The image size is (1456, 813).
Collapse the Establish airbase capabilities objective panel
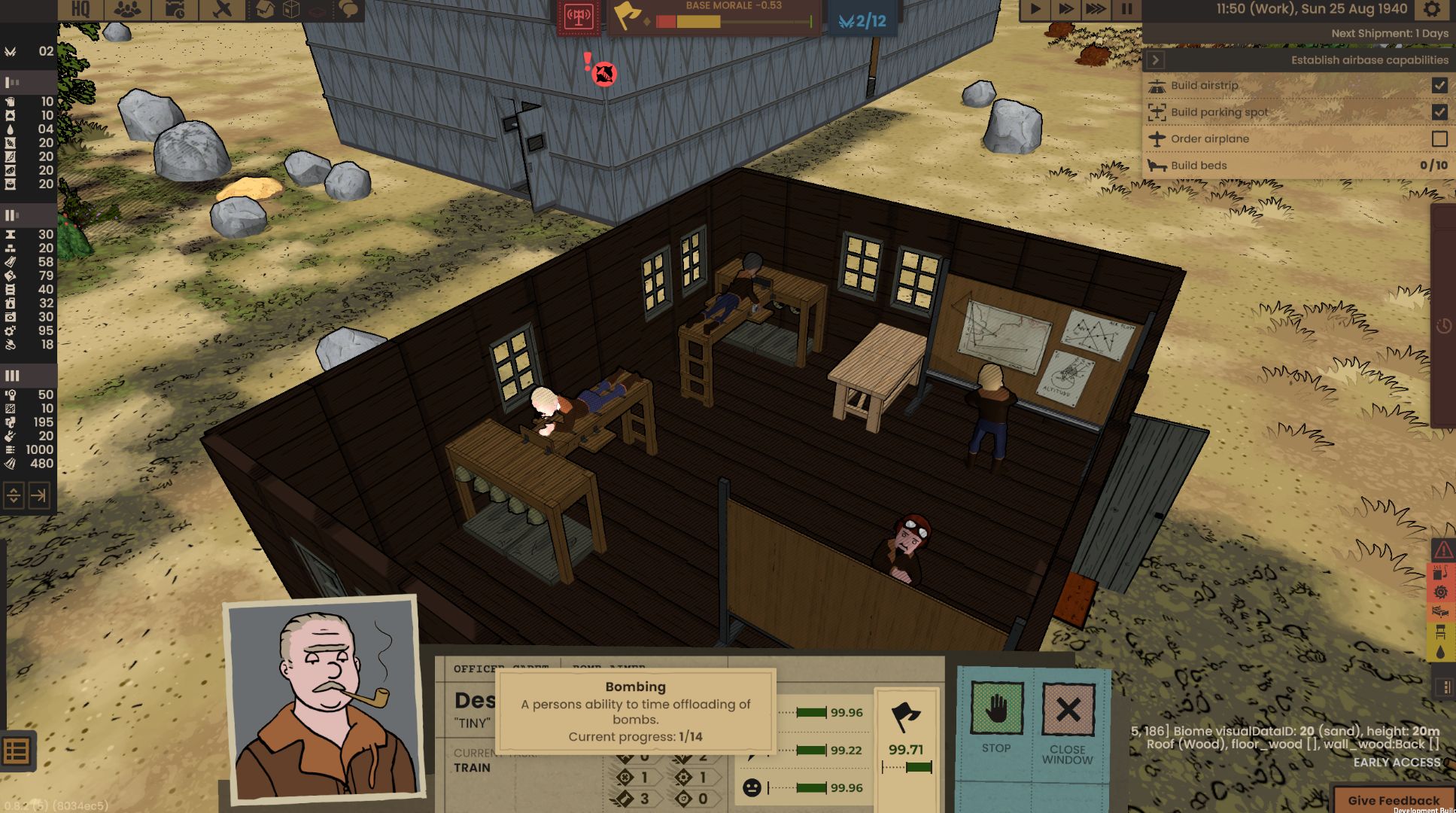[x=1157, y=60]
